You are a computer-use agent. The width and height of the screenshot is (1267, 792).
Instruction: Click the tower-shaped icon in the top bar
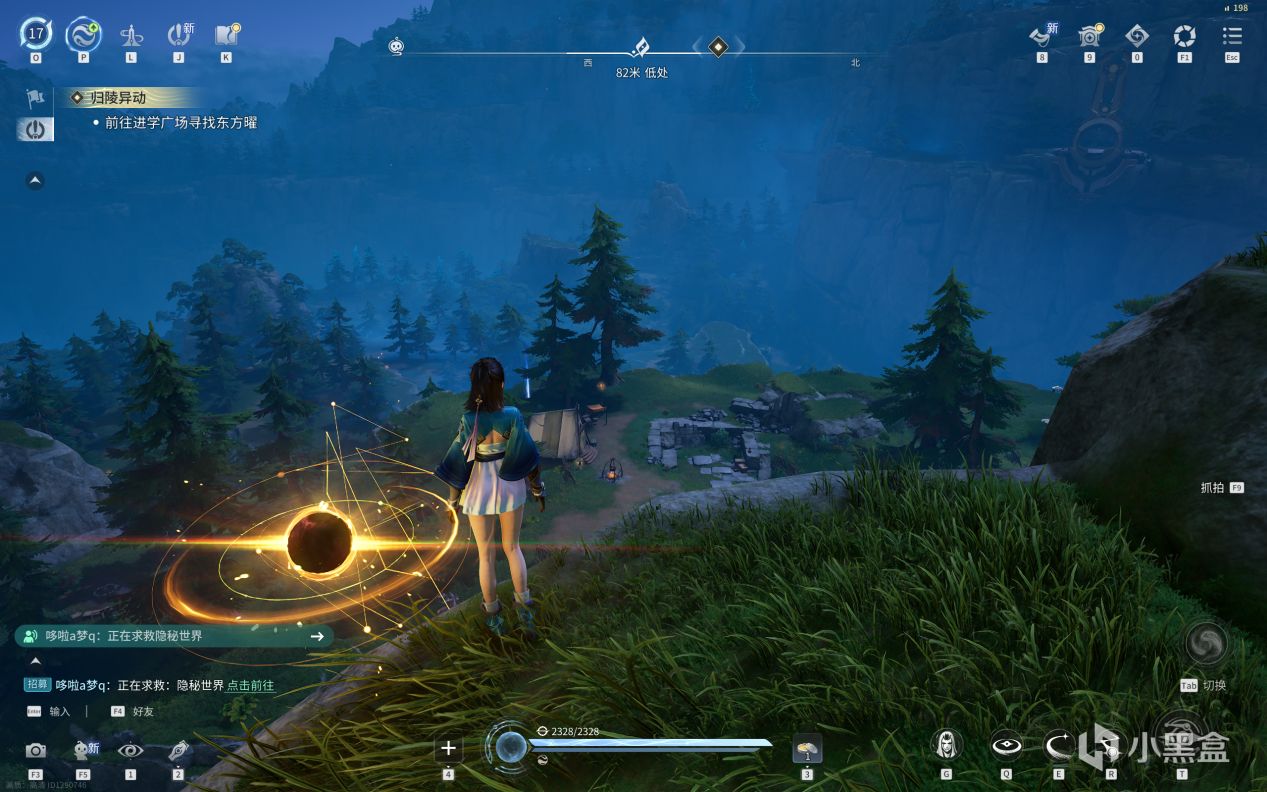(131, 36)
